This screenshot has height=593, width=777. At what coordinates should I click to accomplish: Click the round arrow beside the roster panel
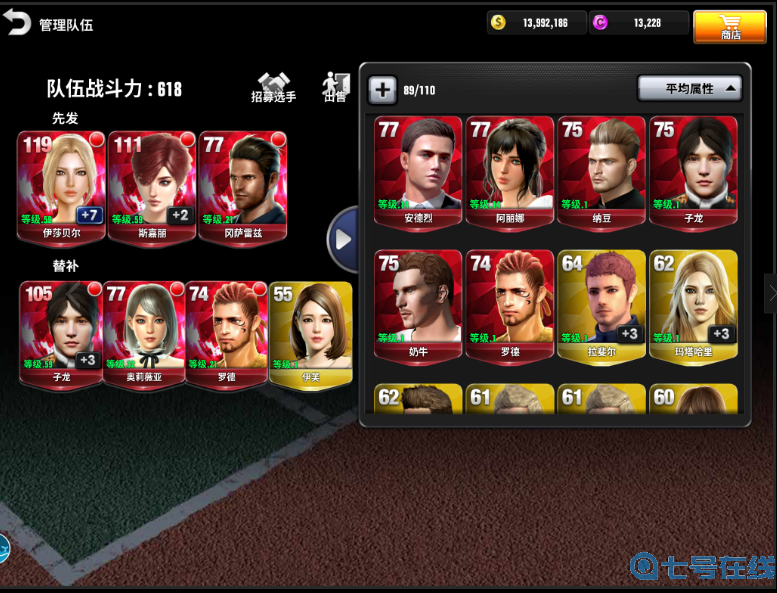[x=343, y=239]
